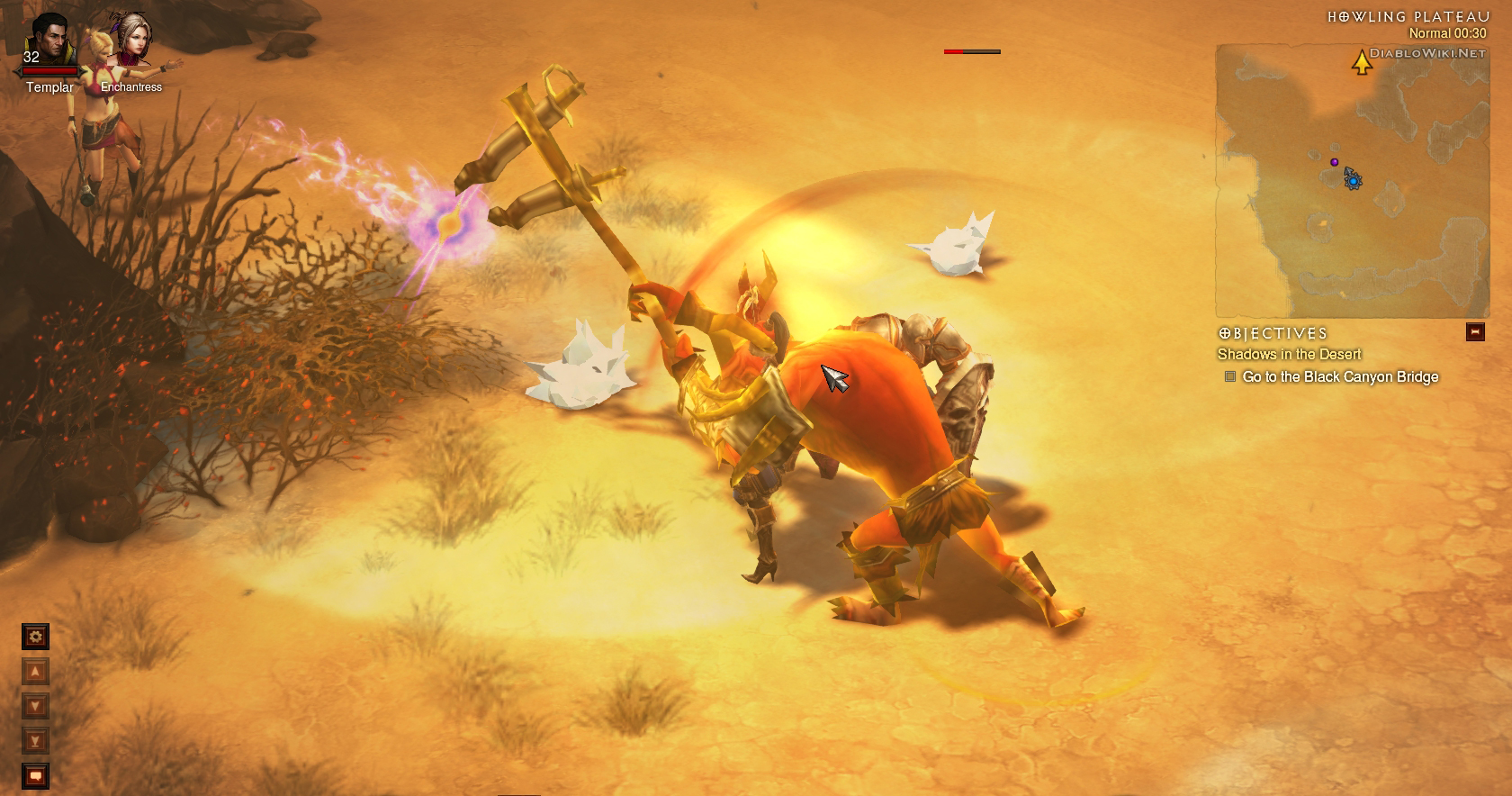Screen dimensions: 1512x796
Task: Click the yellow objective arrow on the minimap
Action: pyautogui.click(x=1362, y=62)
